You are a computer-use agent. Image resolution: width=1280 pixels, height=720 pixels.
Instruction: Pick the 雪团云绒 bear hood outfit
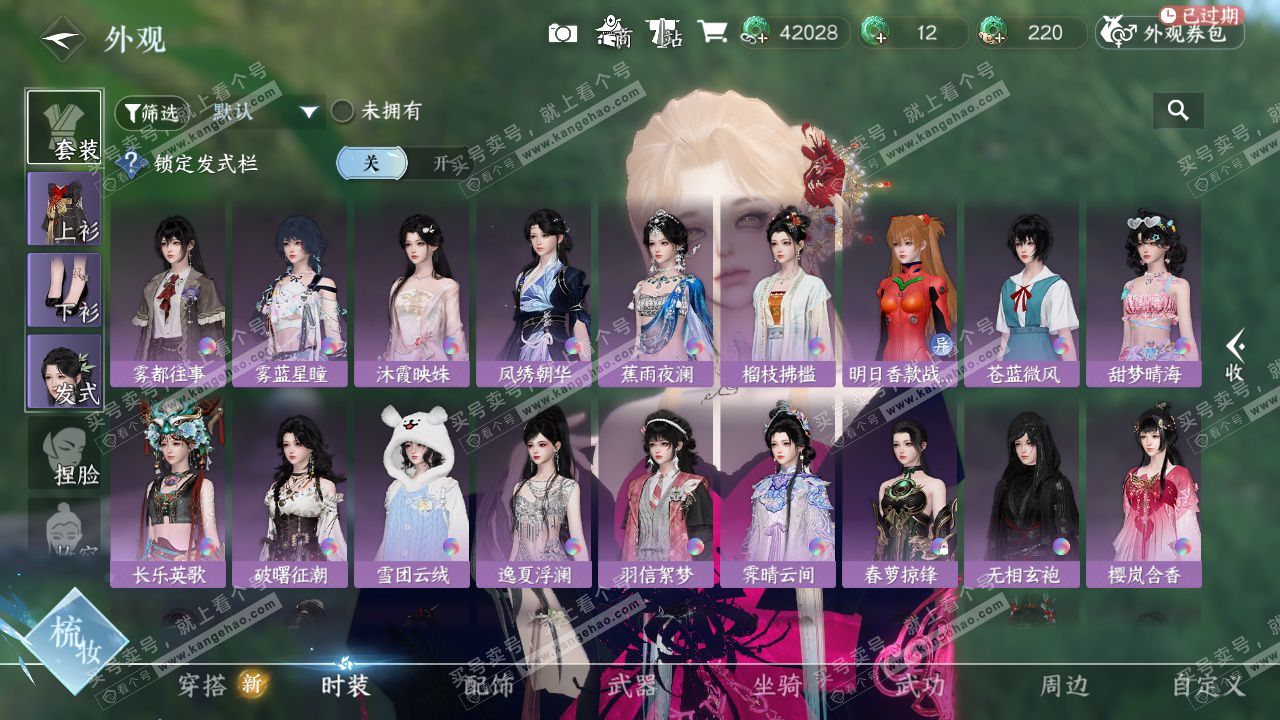click(412, 495)
